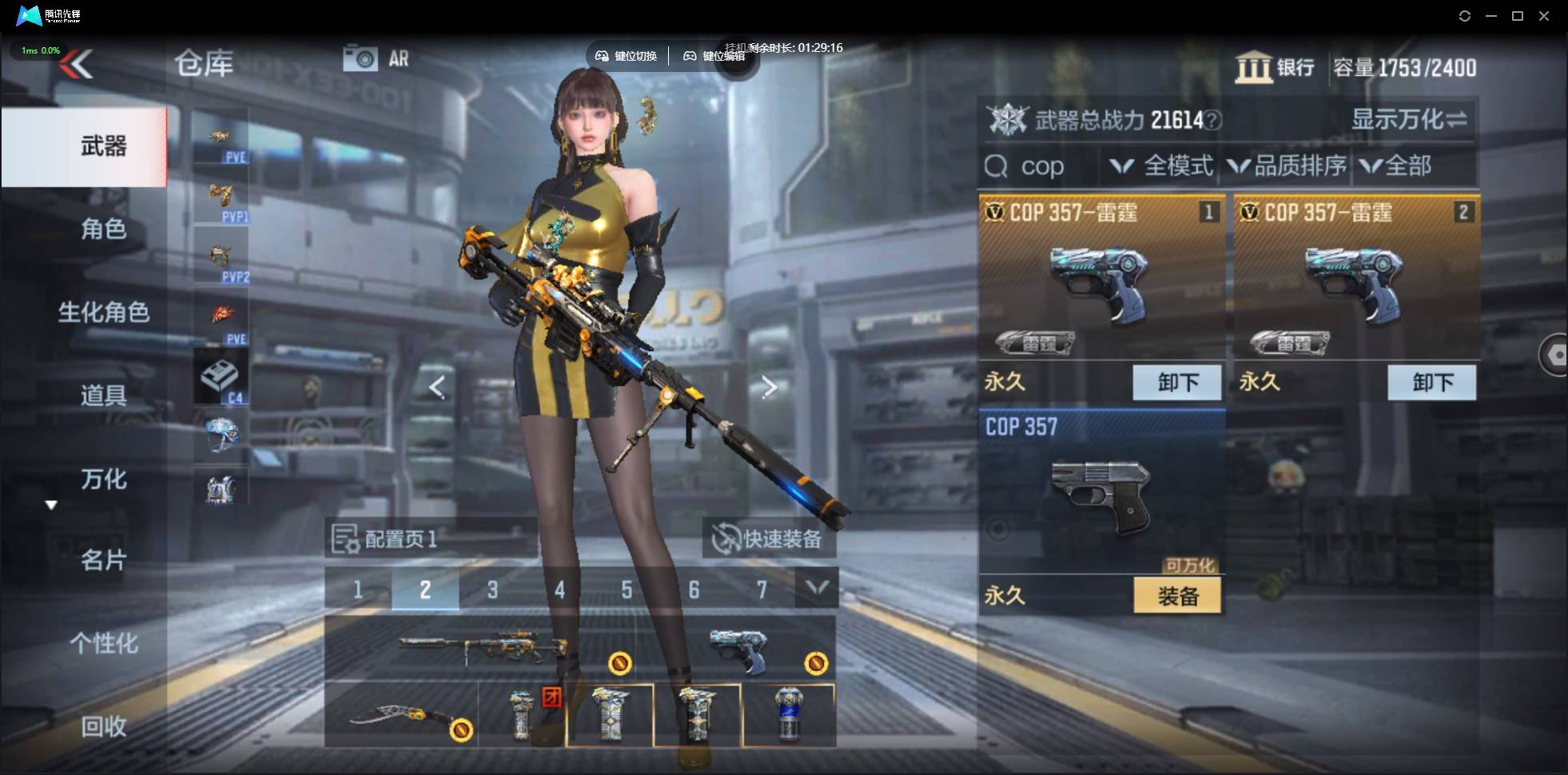Open the 配置页1 loadout page selector
This screenshot has height=775, width=1568.
(386, 539)
